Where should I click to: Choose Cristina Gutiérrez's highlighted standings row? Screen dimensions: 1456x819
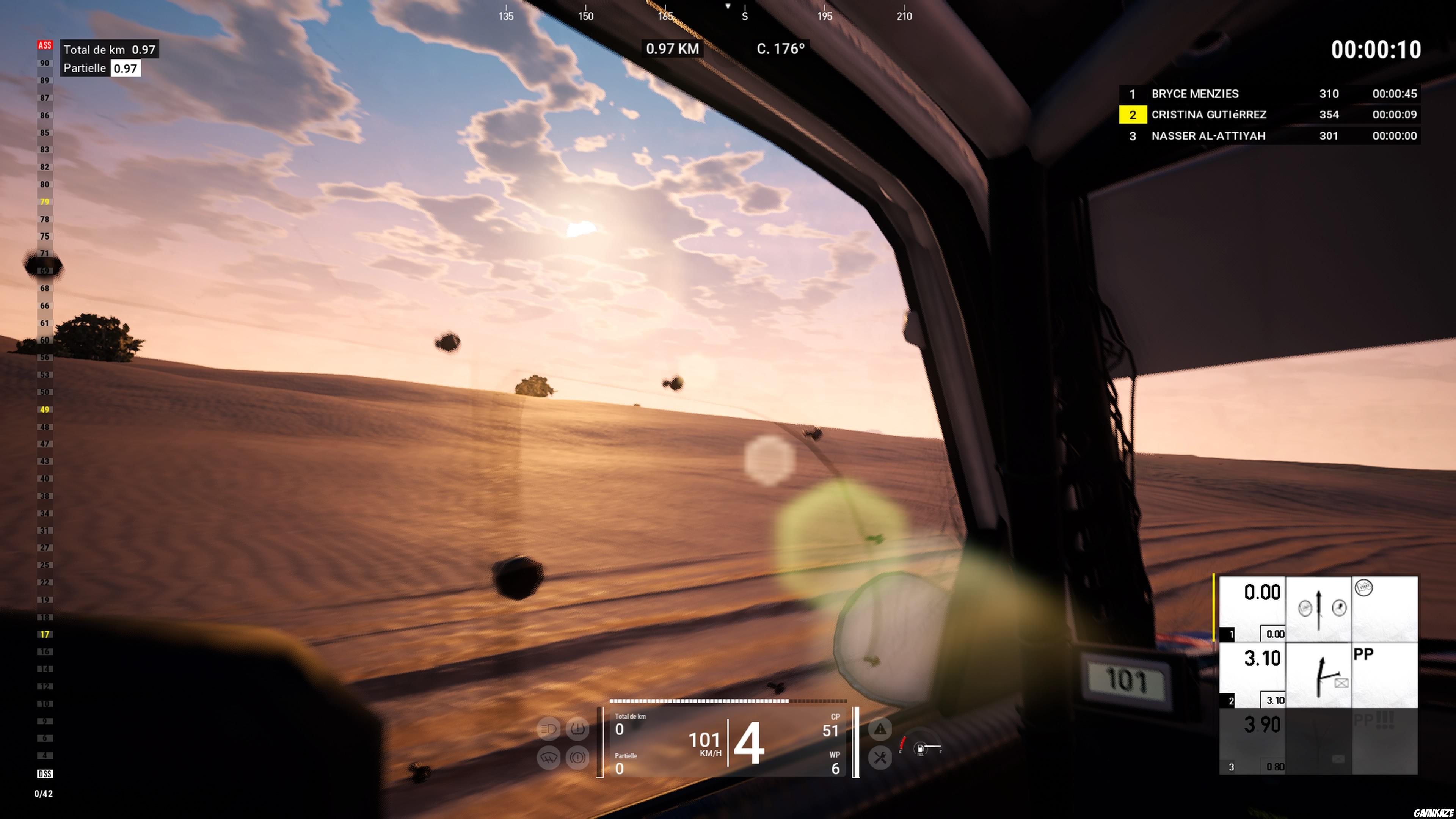pyautogui.click(x=1269, y=115)
